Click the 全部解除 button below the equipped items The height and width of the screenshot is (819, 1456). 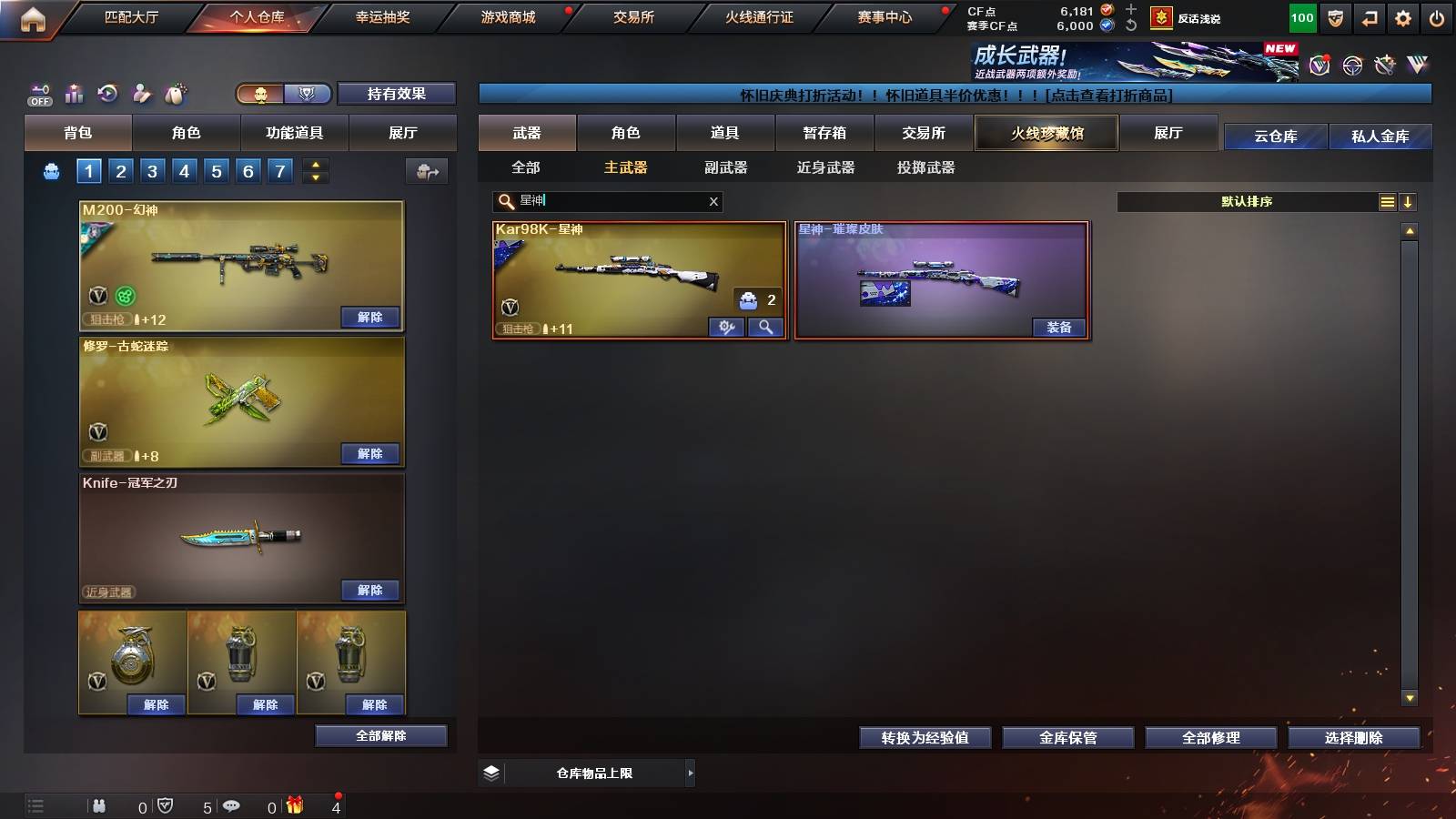pos(381,735)
